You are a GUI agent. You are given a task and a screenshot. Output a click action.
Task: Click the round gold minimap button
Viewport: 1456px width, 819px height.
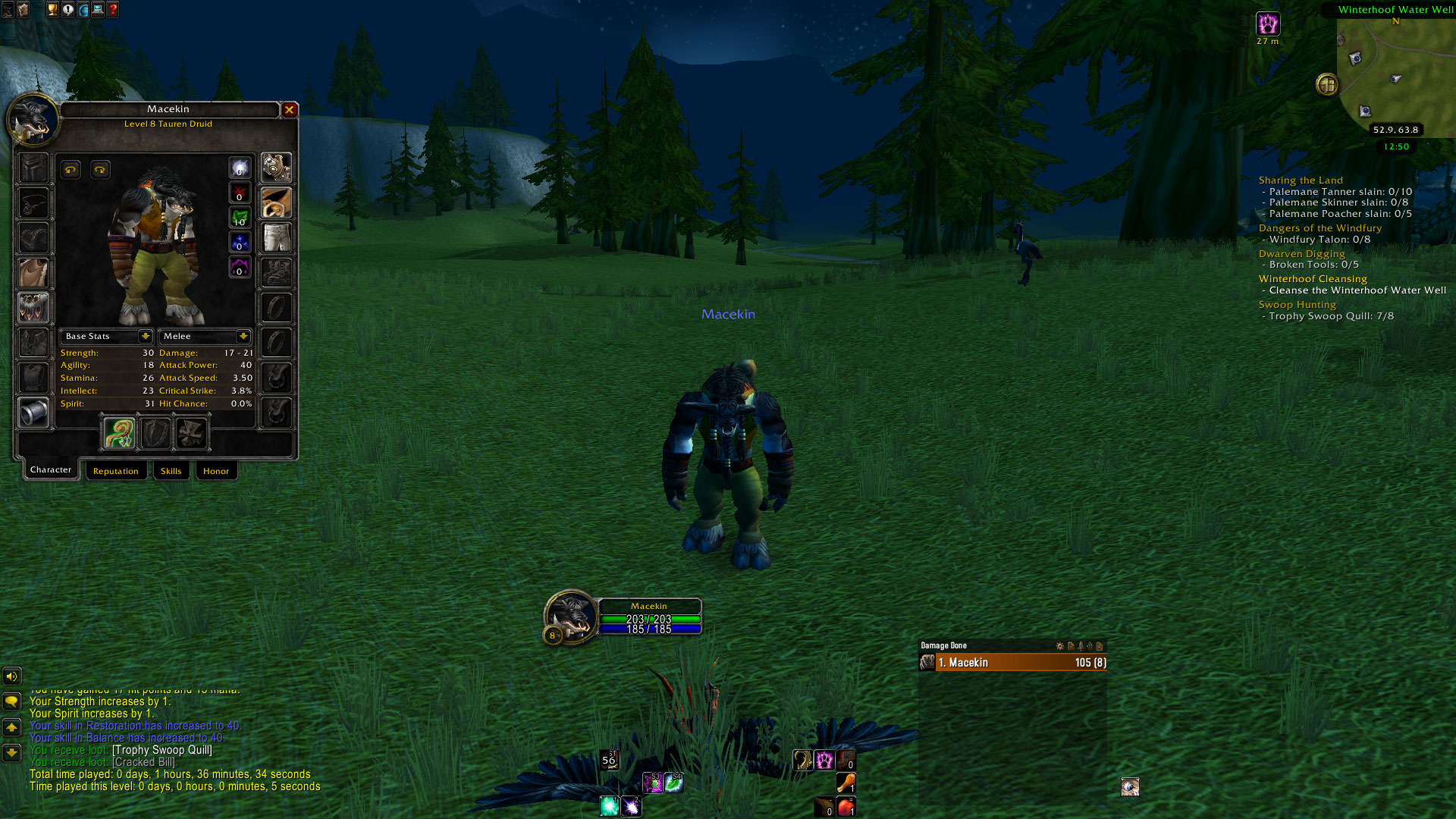coord(1327,84)
